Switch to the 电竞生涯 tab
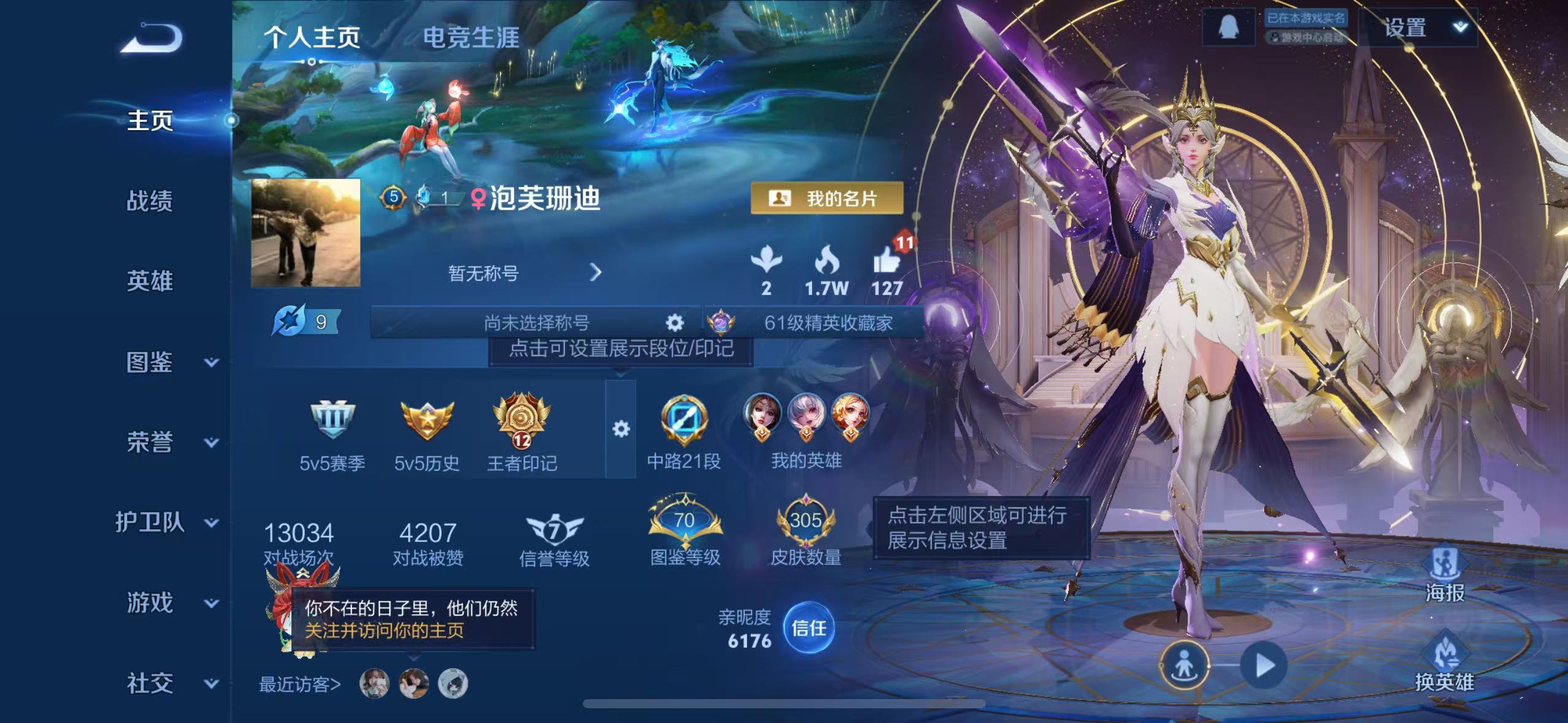The height and width of the screenshot is (723, 1568). coord(470,37)
